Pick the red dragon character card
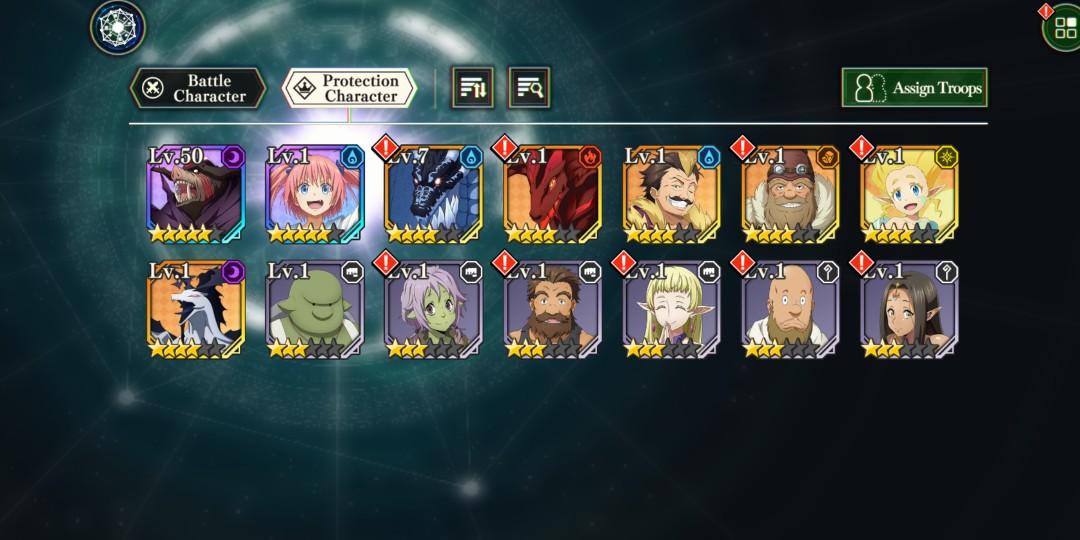Screen dimensions: 1080x540 (553, 195)
